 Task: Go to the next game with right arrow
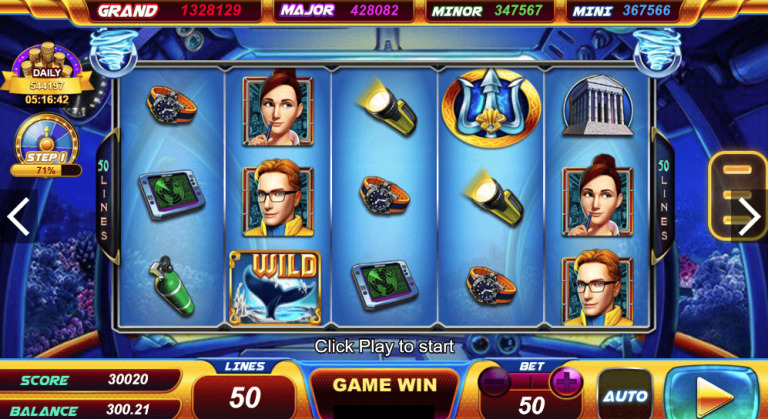point(749,216)
